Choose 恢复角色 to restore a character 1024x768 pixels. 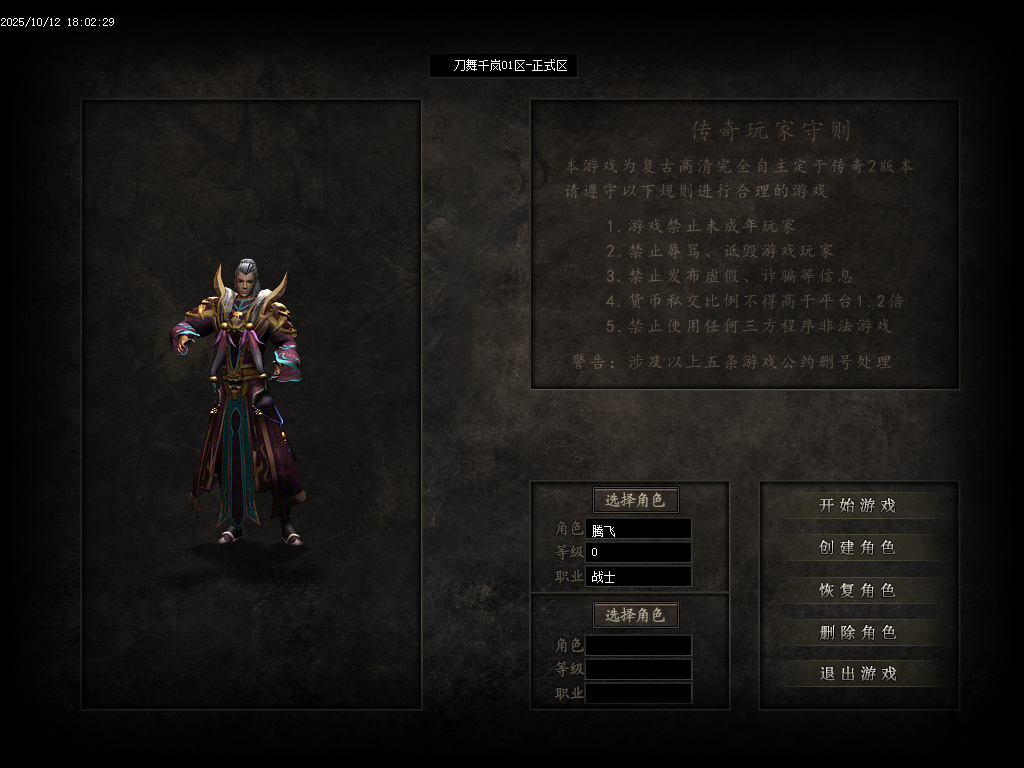[858, 590]
